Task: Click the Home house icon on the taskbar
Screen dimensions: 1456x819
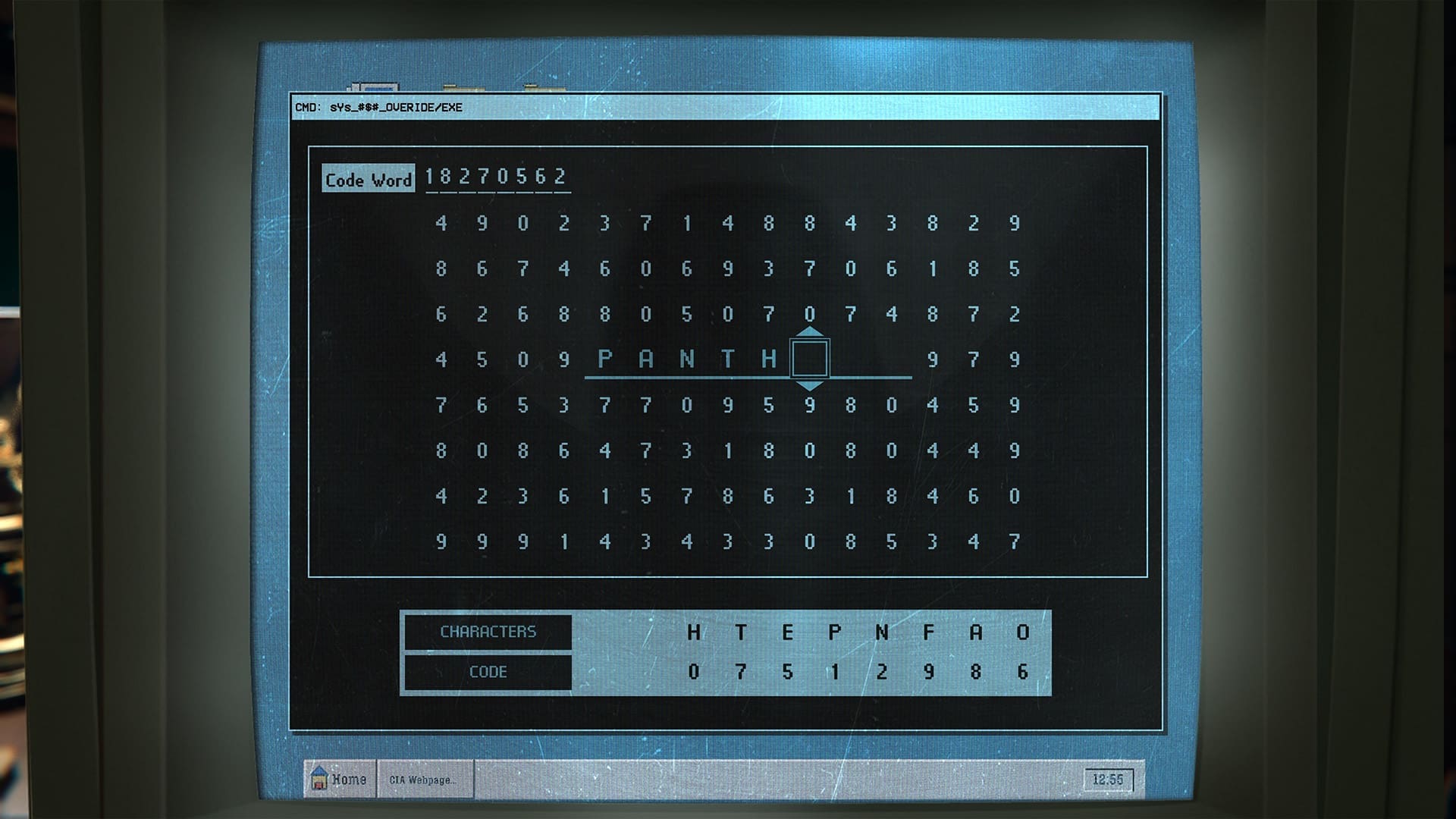Action: (x=318, y=777)
